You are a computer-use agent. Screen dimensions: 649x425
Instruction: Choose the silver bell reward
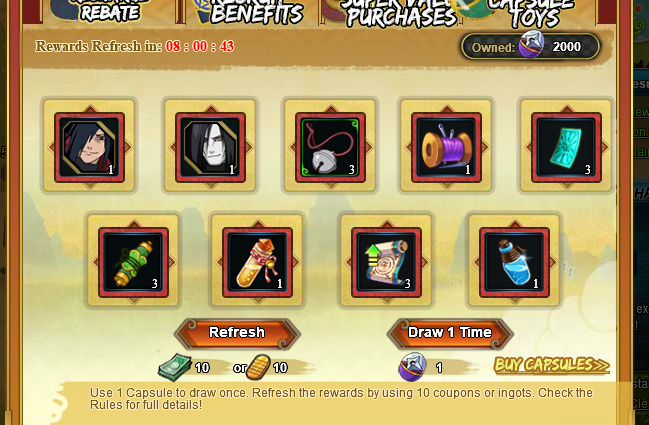point(329,147)
